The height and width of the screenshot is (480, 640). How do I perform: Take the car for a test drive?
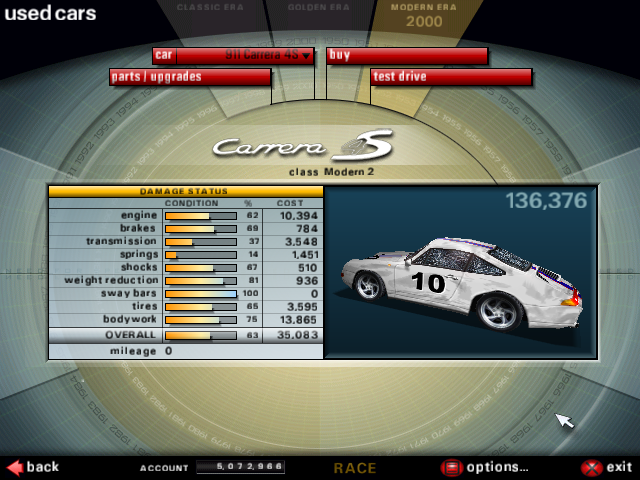pos(451,77)
